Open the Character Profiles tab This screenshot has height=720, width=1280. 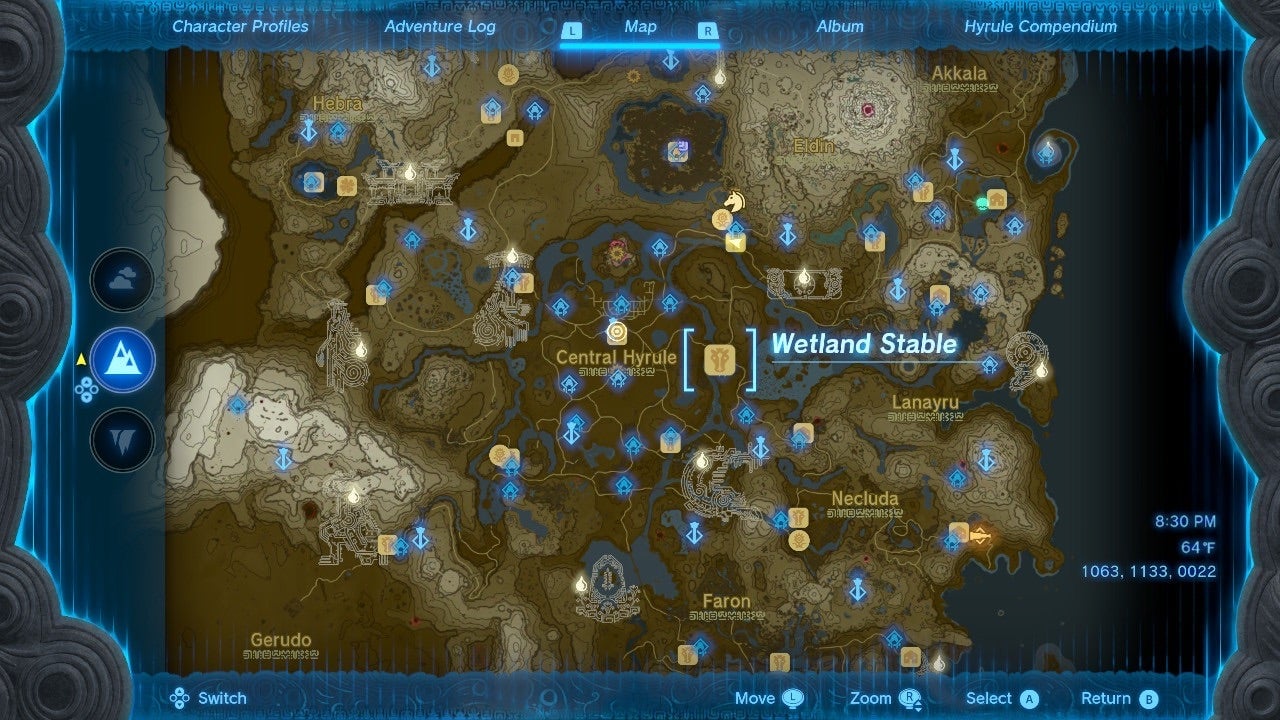click(x=239, y=27)
